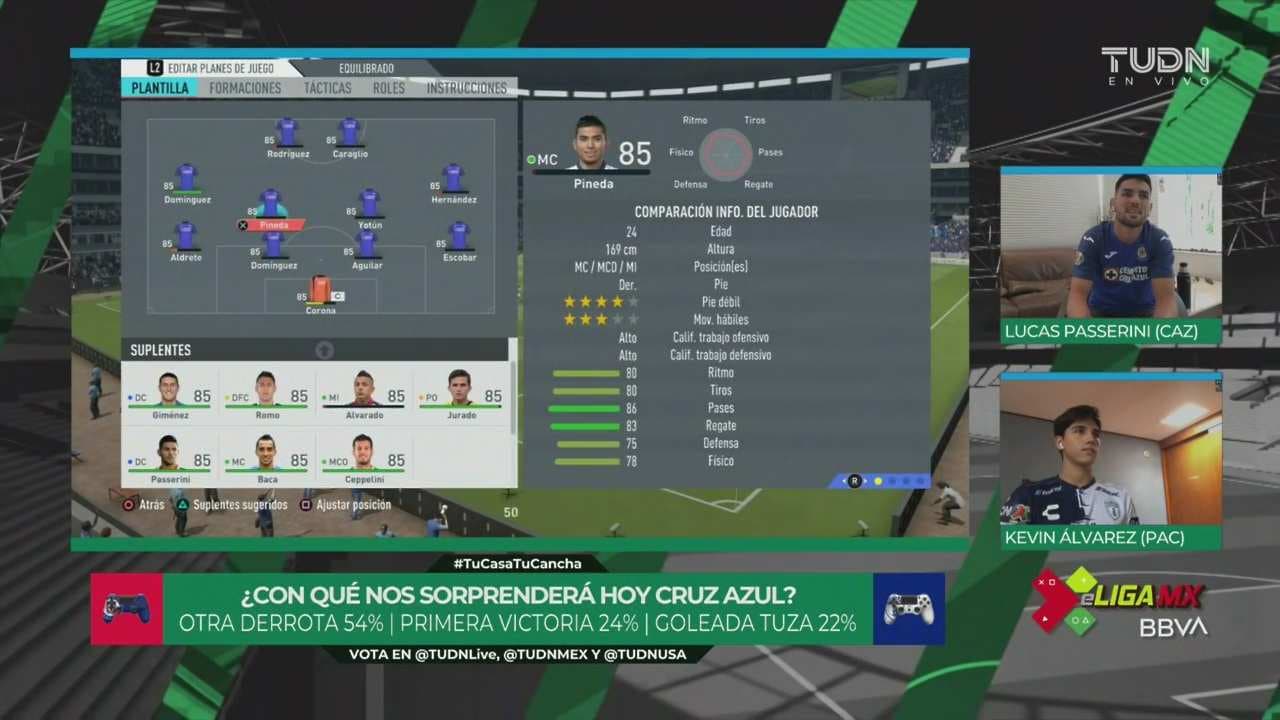This screenshot has height=720, width=1280.
Task: Select striker Rodríguez on the pitch
Action: pos(288,133)
